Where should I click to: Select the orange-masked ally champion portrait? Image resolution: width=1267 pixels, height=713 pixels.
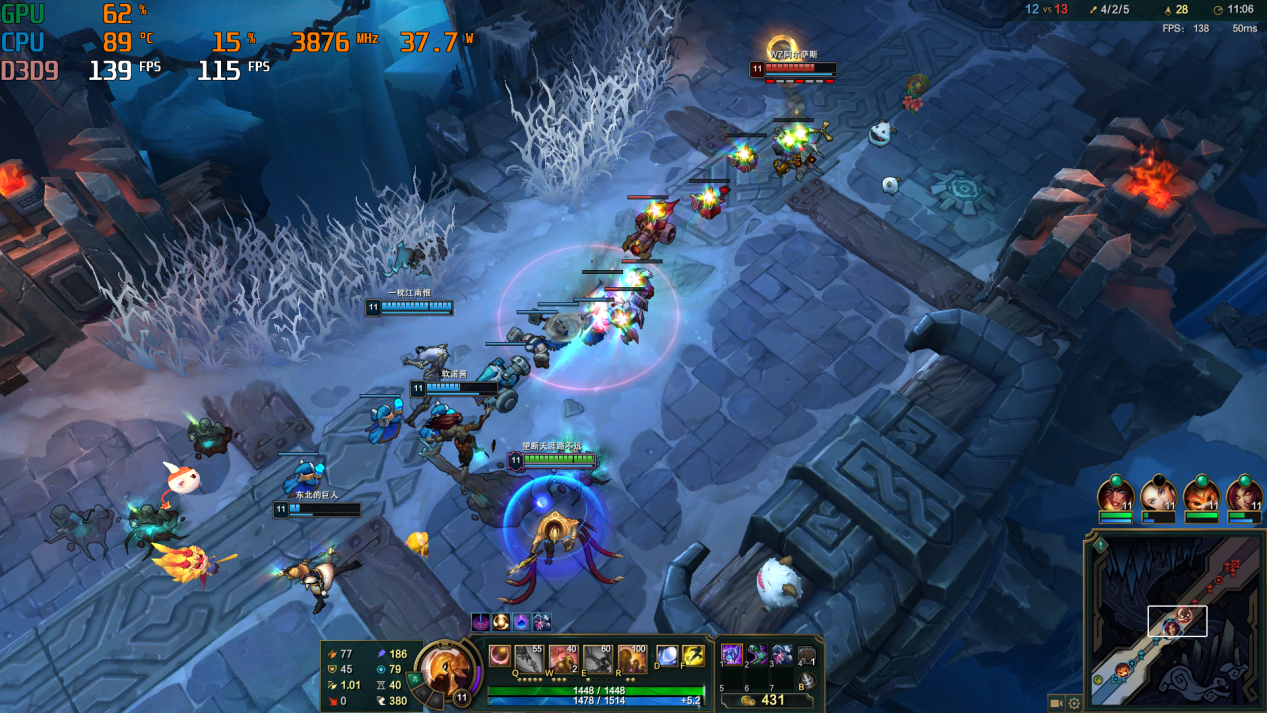(x=1201, y=494)
